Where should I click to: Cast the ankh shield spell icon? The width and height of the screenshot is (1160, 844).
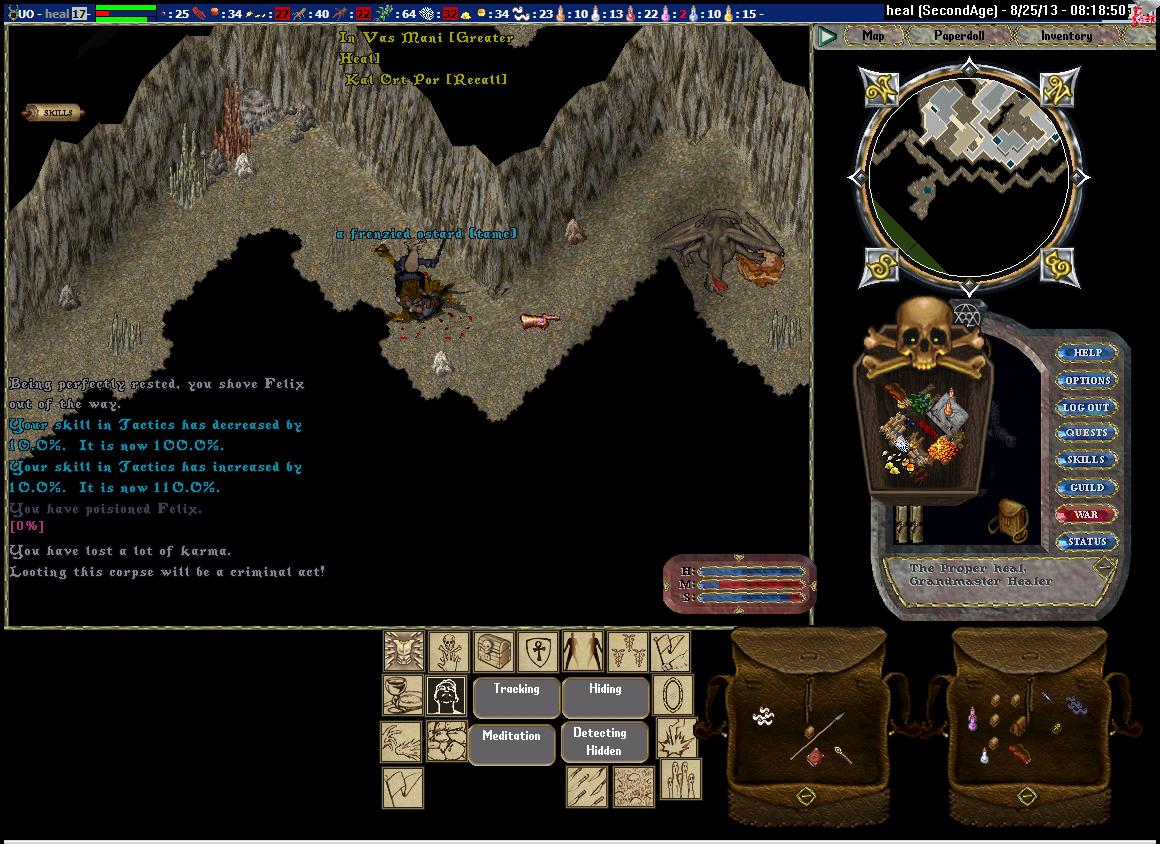coord(537,651)
